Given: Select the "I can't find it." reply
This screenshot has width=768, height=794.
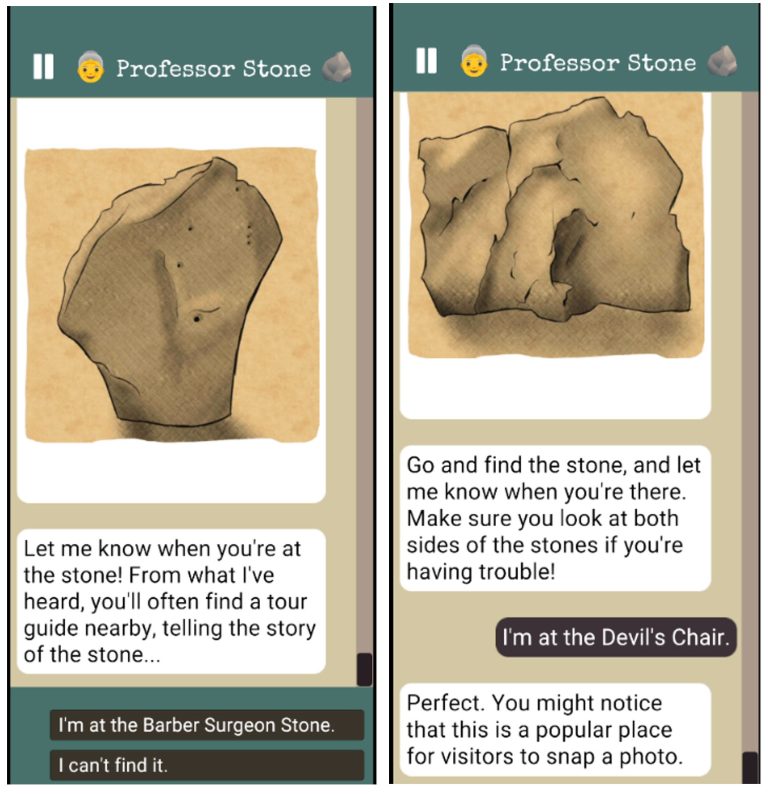Looking at the screenshot, I should pyautogui.click(x=207, y=766).
